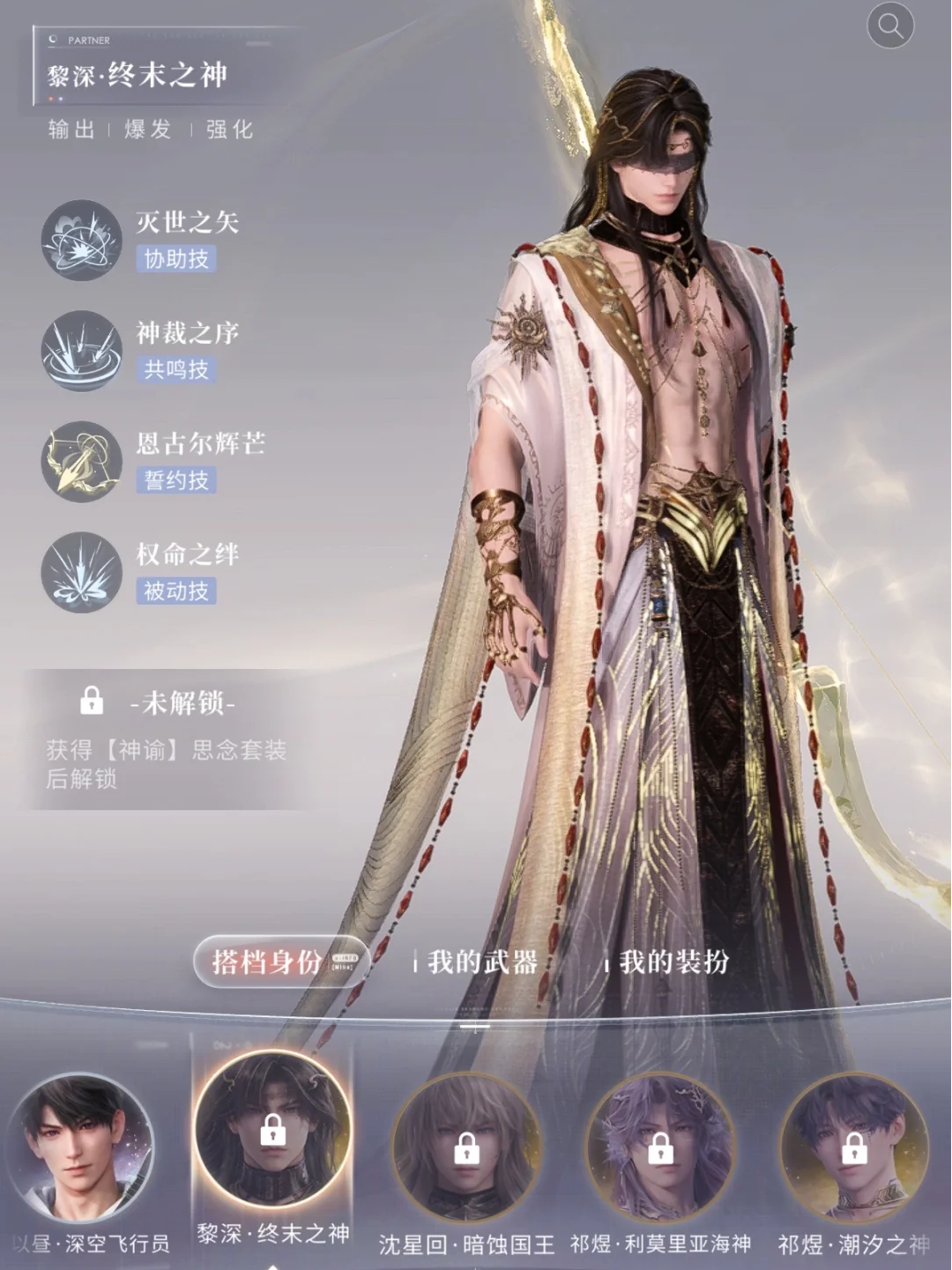Viewport: 952px width, 1270px height.
Task: Select the 沈星回·暗蚀国王 partner portrait
Action: 465,1147
